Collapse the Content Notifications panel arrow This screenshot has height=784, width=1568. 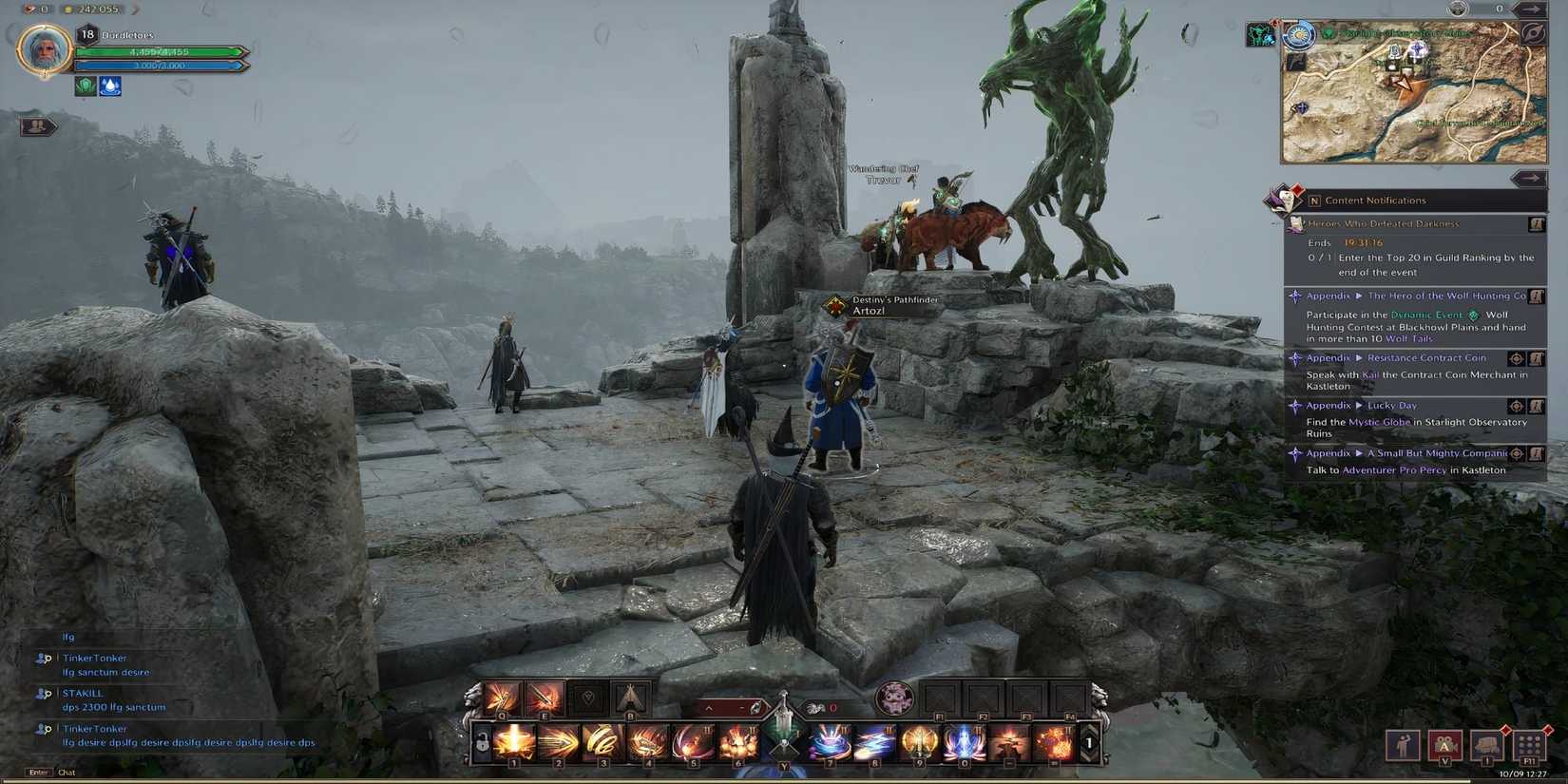point(1533,178)
